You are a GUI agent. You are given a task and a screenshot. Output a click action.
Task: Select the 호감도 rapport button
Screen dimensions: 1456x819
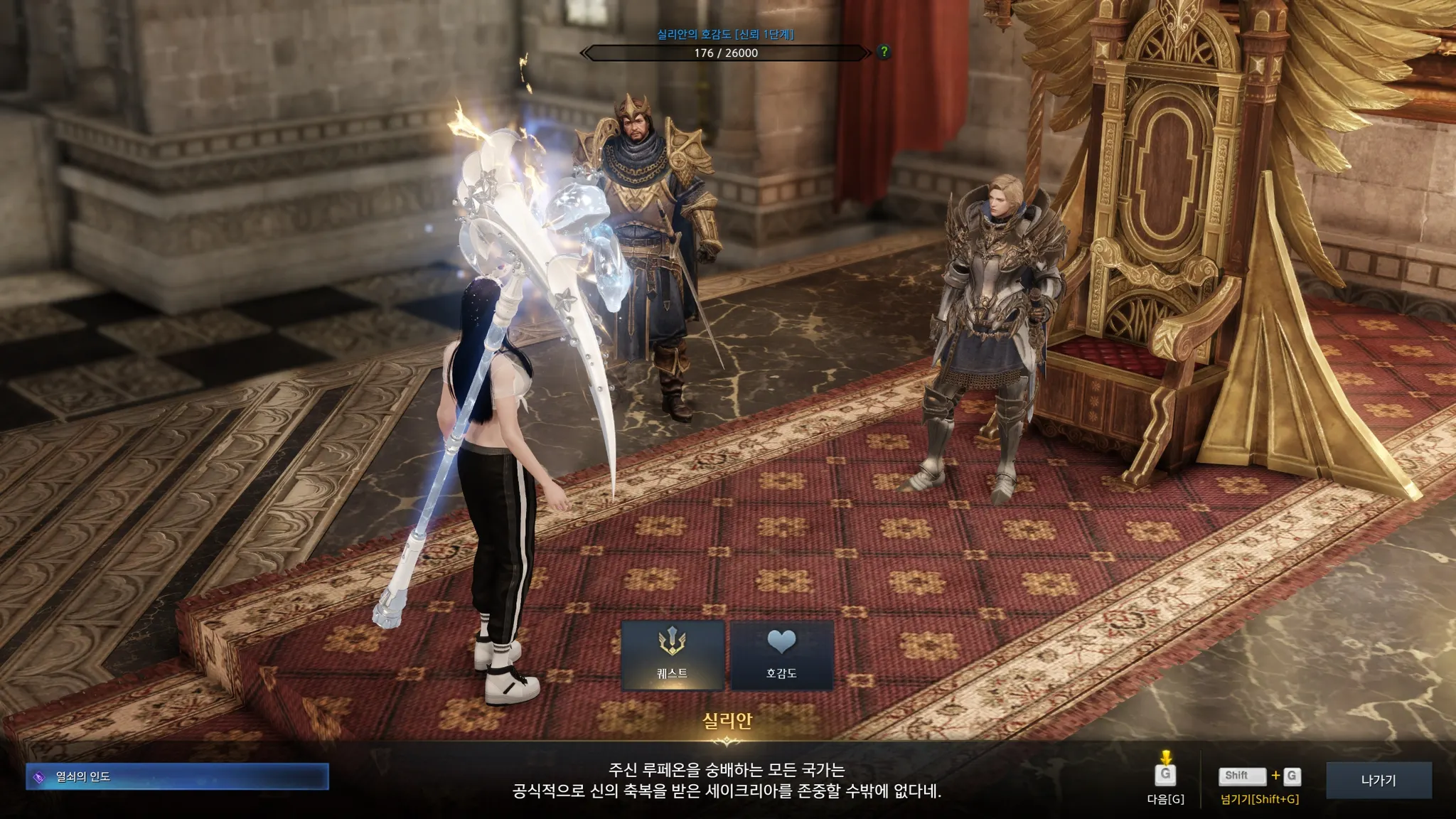coord(781,655)
